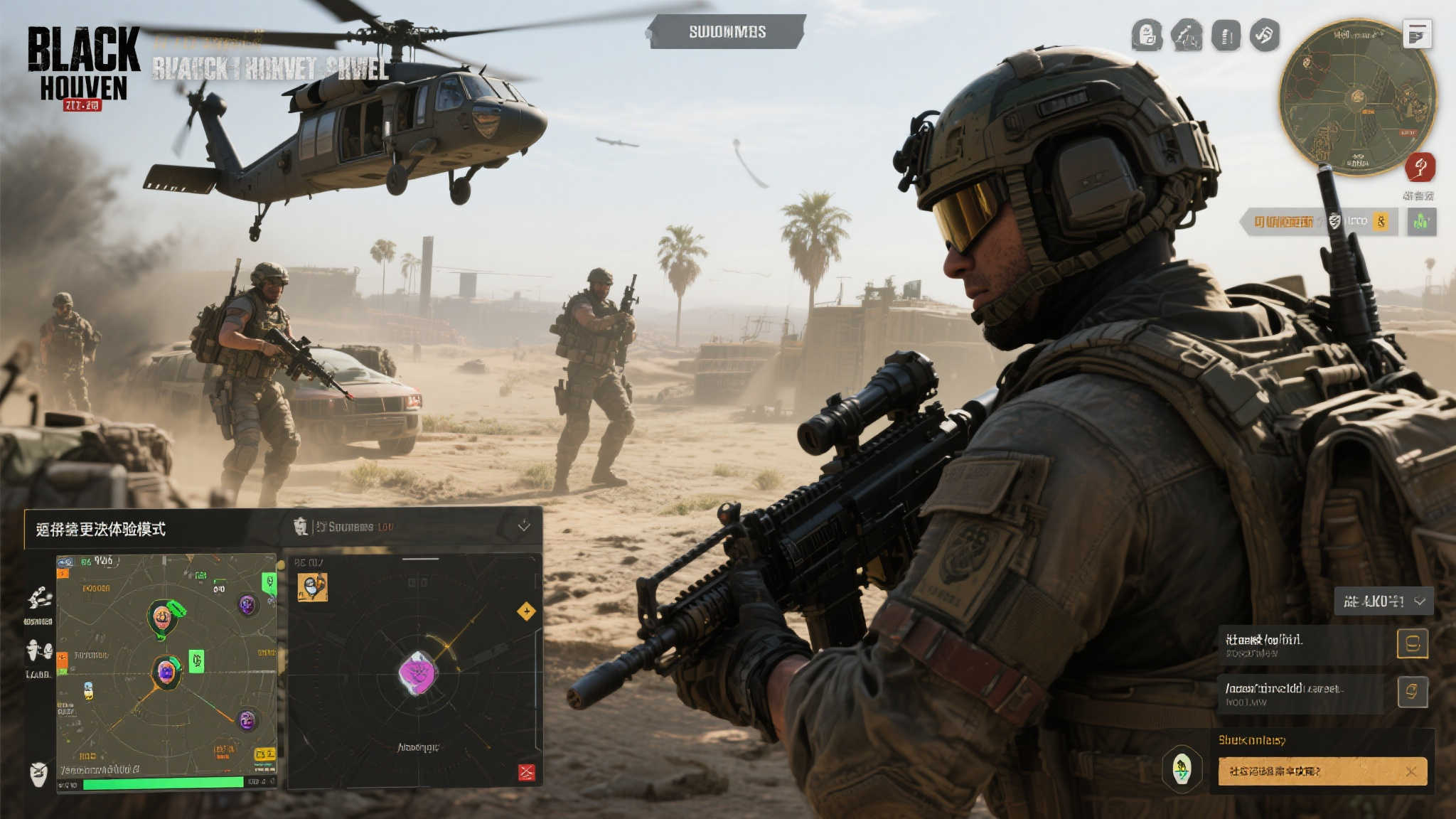Viewport: 1456px width, 819px height.
Task: Select the running figure icon left of the map
Action: coord(40,598)
